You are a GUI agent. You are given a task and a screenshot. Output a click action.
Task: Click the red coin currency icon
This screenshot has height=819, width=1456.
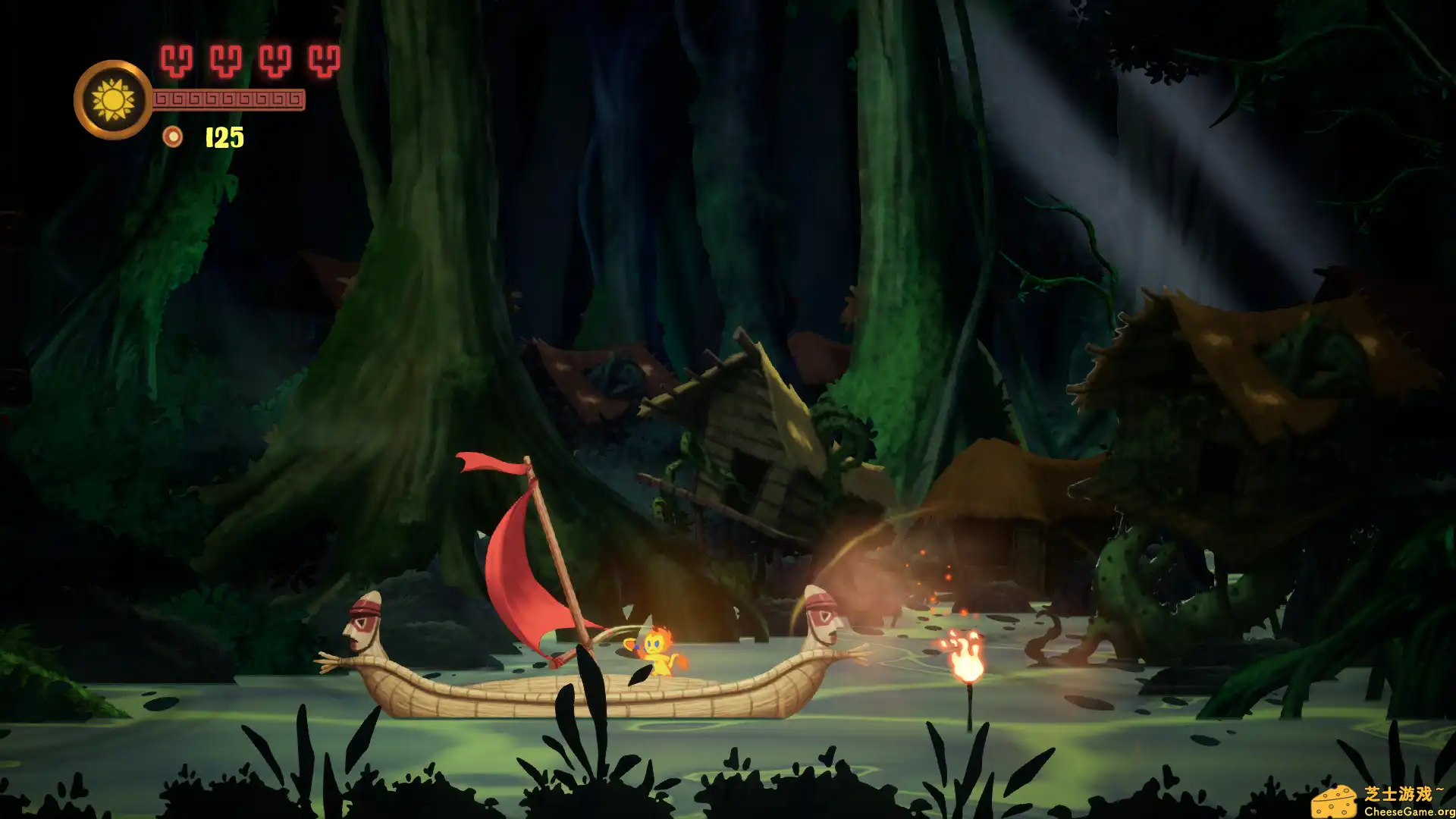pos(173,136)
